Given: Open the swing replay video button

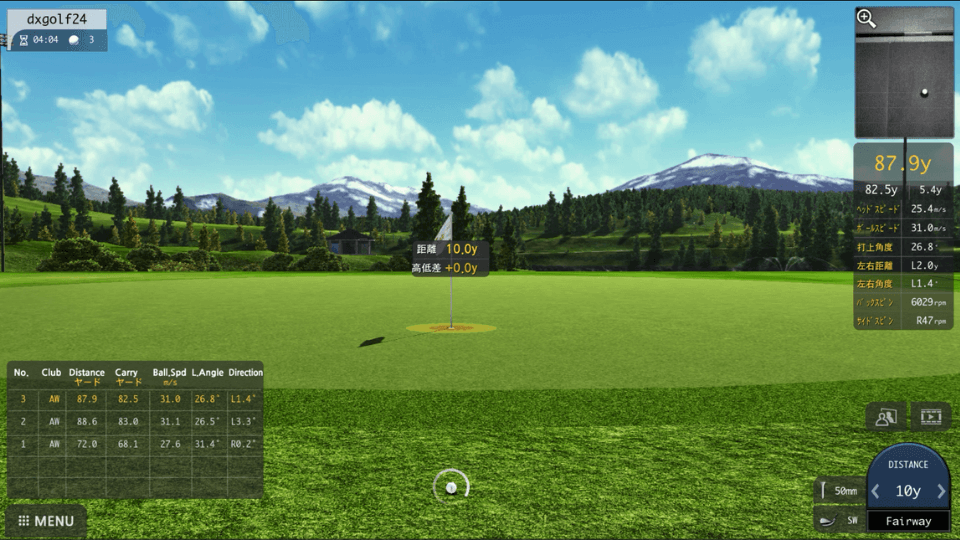Looking at the screenshot, I should coord(931,416).
